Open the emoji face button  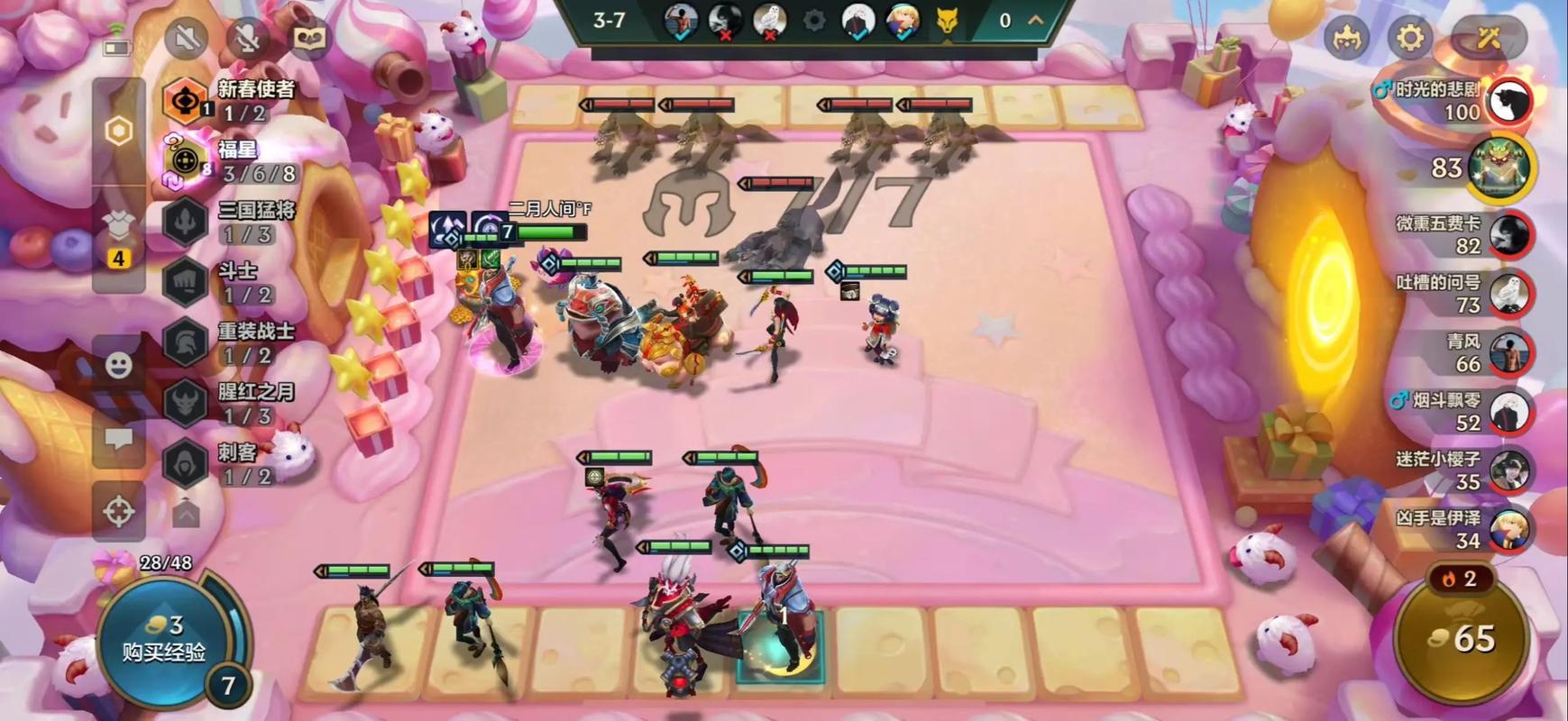click(119, 365)
